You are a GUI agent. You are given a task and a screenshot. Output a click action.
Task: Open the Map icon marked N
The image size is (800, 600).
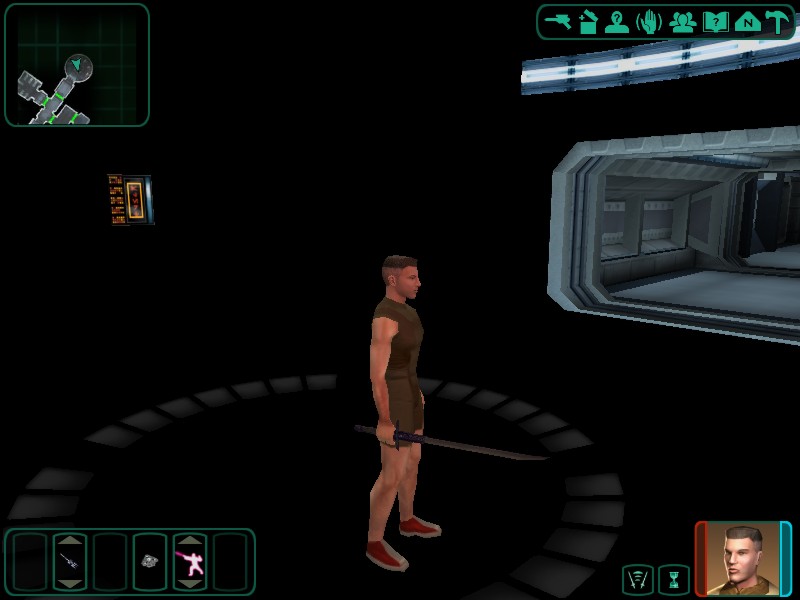pyautogui.click(x=746, y=22)
